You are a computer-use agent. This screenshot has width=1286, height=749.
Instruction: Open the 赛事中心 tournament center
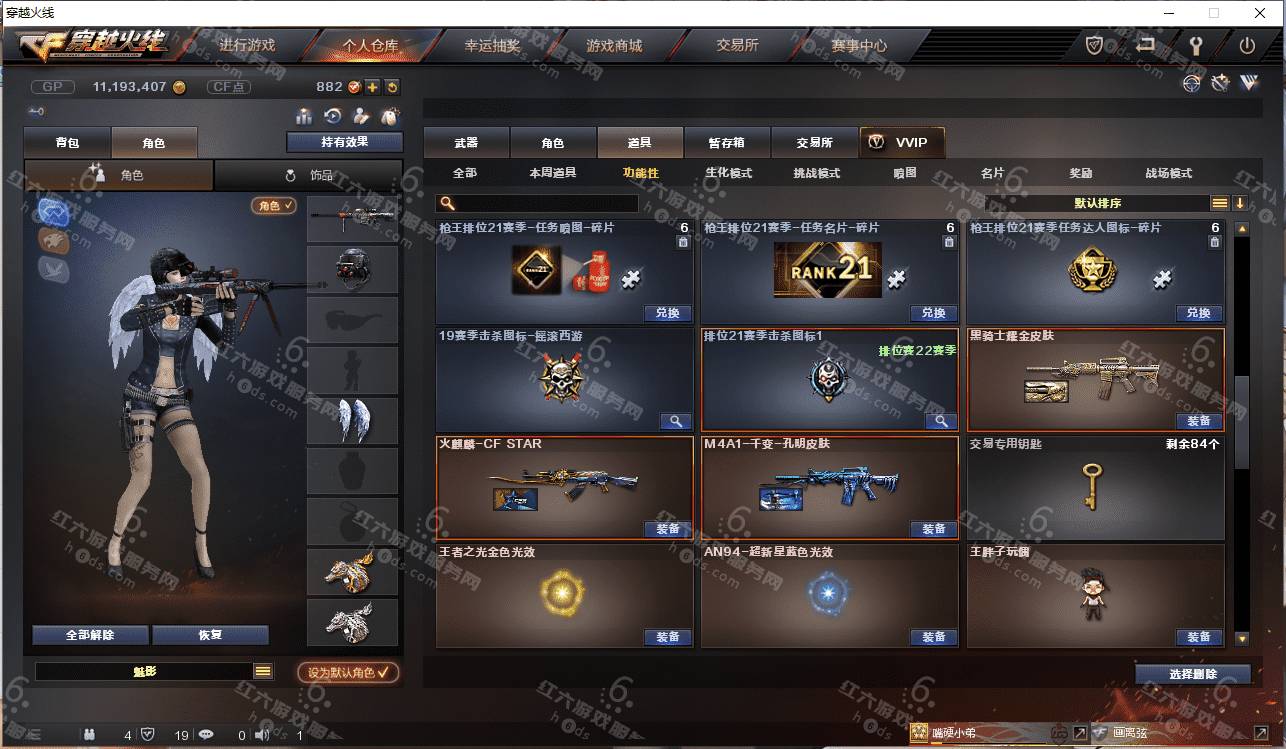tap(858, 46)
